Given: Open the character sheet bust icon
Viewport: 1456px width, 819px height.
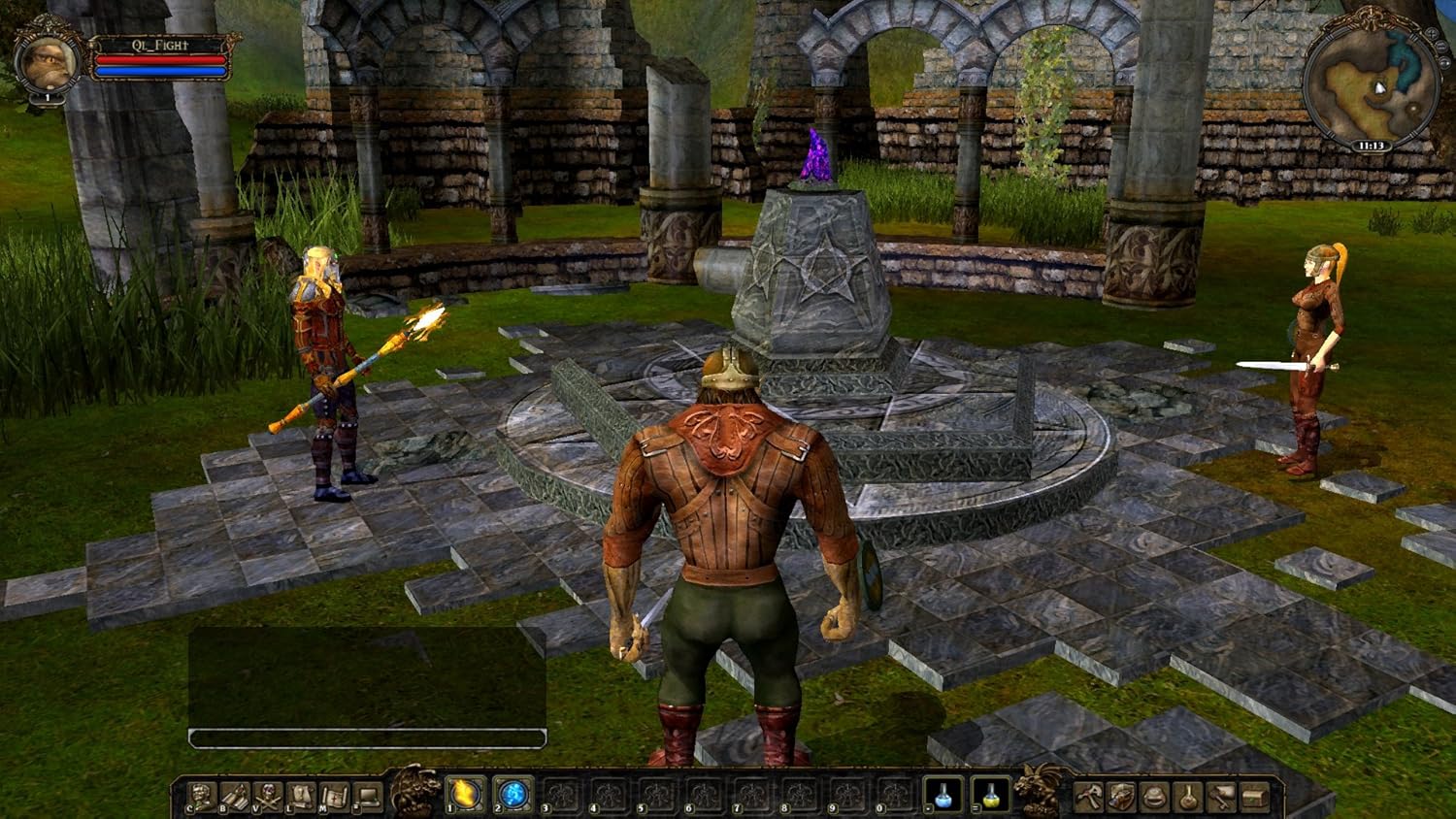Looking at the screenshot, I should point(201,796).
